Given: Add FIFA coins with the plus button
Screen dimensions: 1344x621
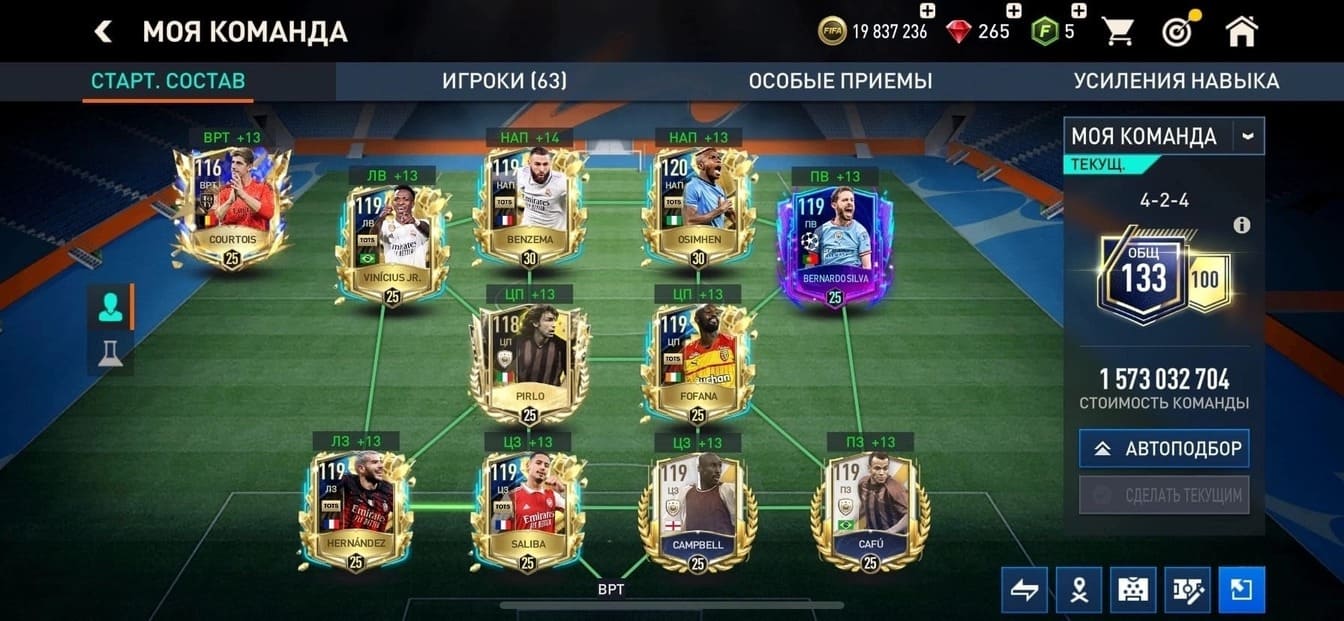Looking at the screenshot, I should click(927, 11).
